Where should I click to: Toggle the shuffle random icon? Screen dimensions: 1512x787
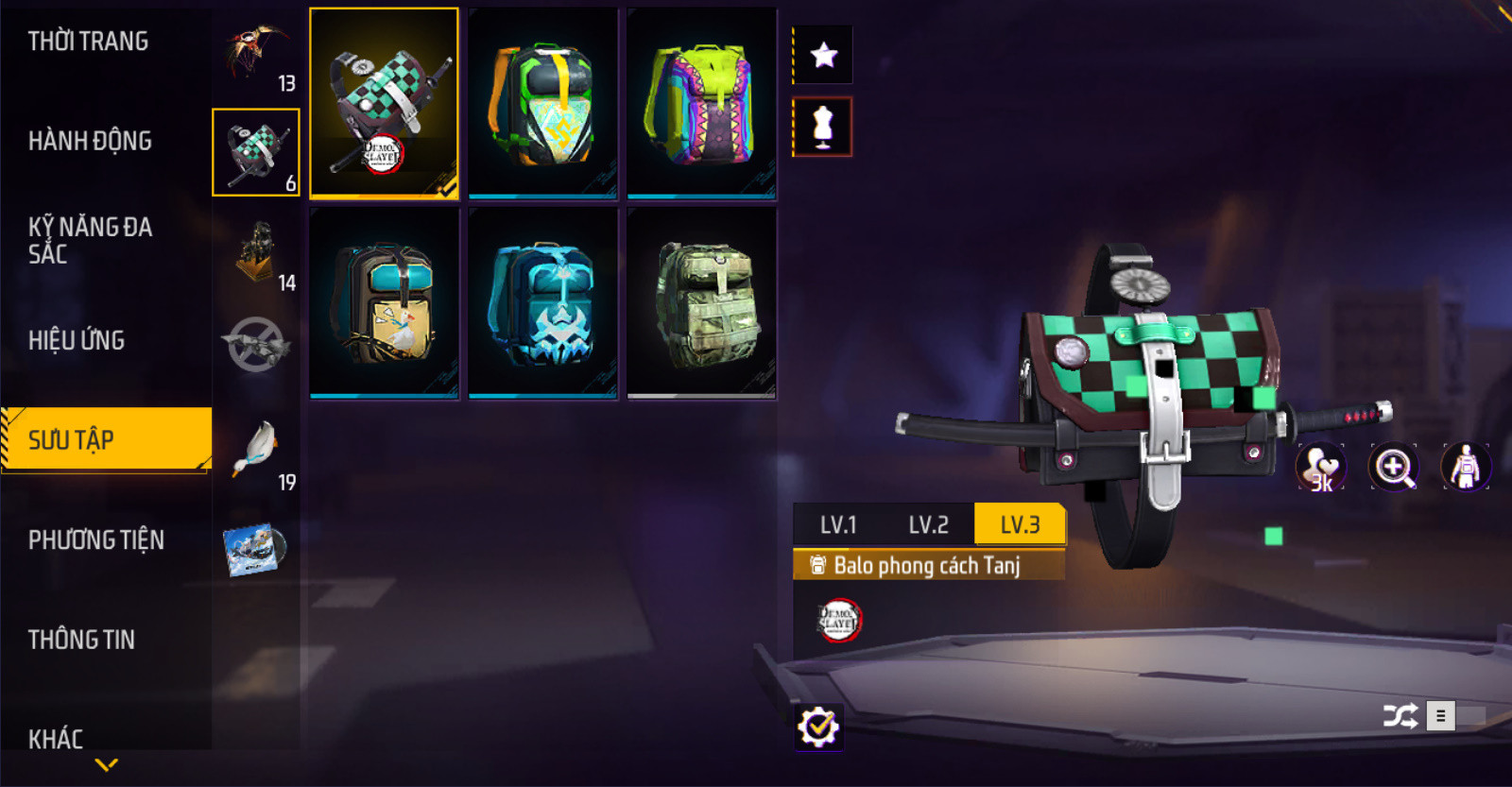click(x=1400, y=716)
